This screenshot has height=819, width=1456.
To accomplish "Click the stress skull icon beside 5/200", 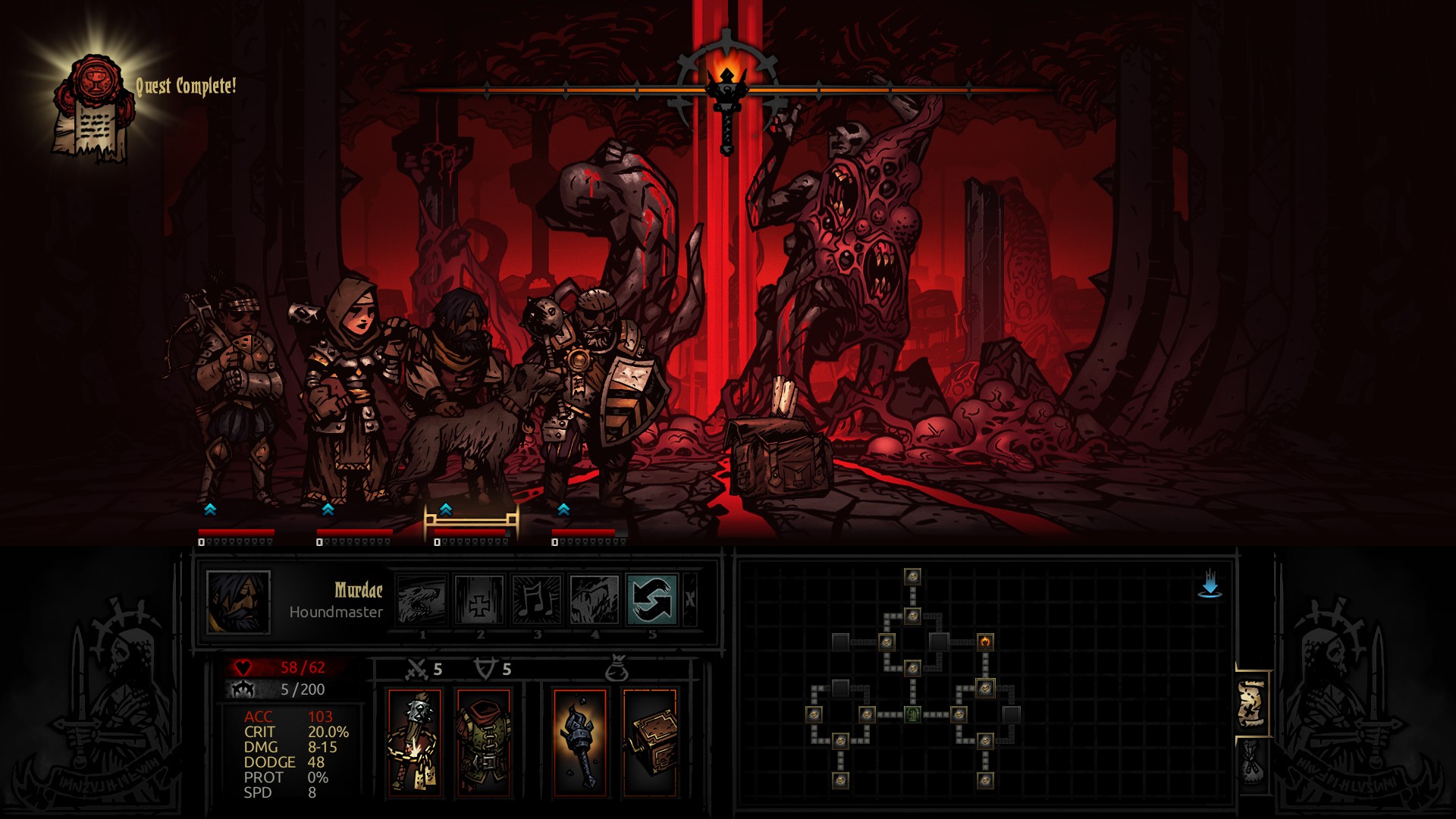I will pos(243,690).
